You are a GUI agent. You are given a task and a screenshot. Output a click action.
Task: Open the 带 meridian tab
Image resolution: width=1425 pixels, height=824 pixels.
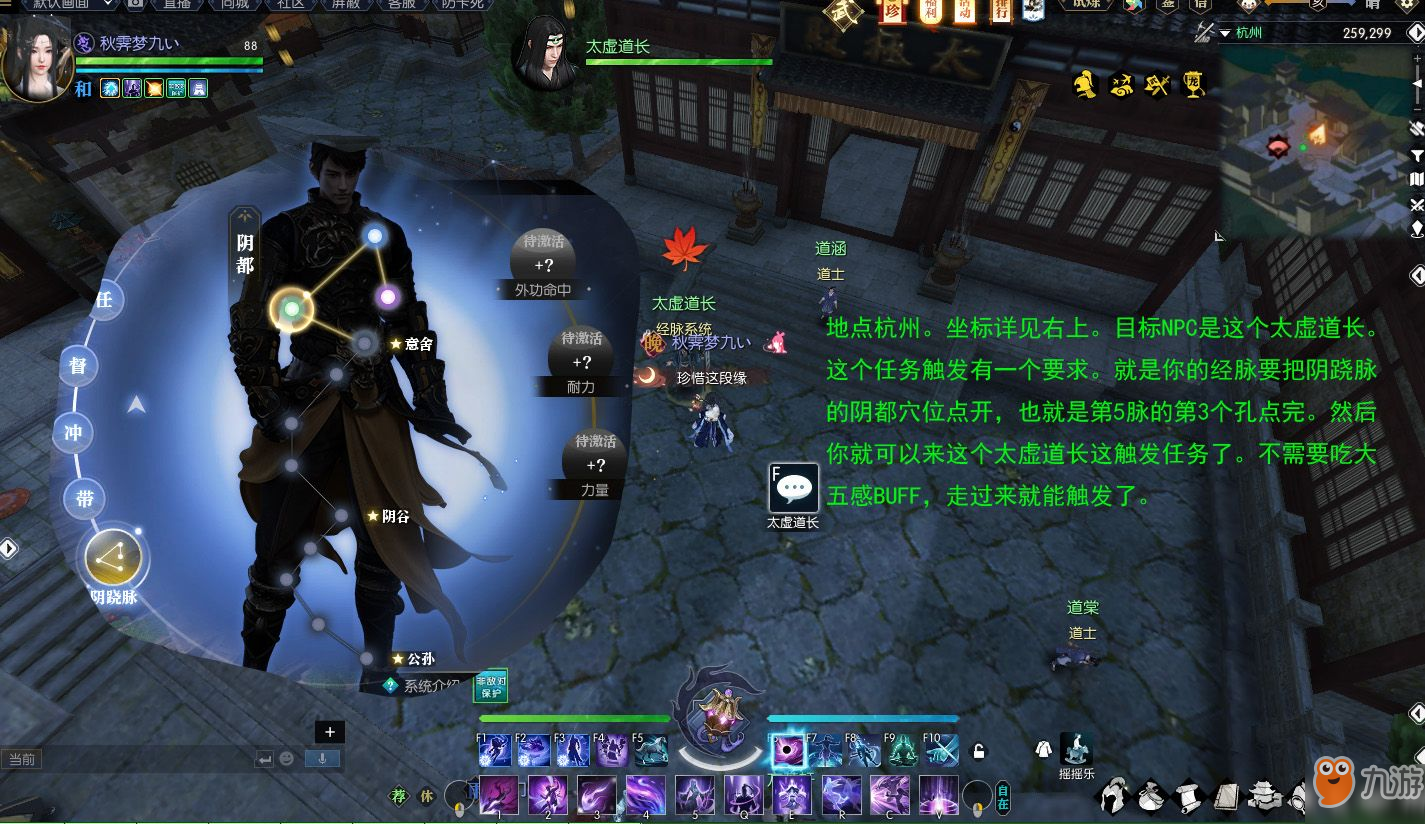click(86, 497)
